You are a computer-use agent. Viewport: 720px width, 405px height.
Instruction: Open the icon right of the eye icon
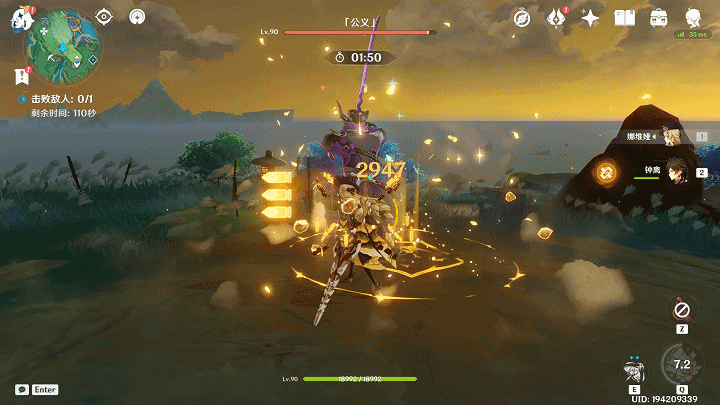(x=138, y=16)
